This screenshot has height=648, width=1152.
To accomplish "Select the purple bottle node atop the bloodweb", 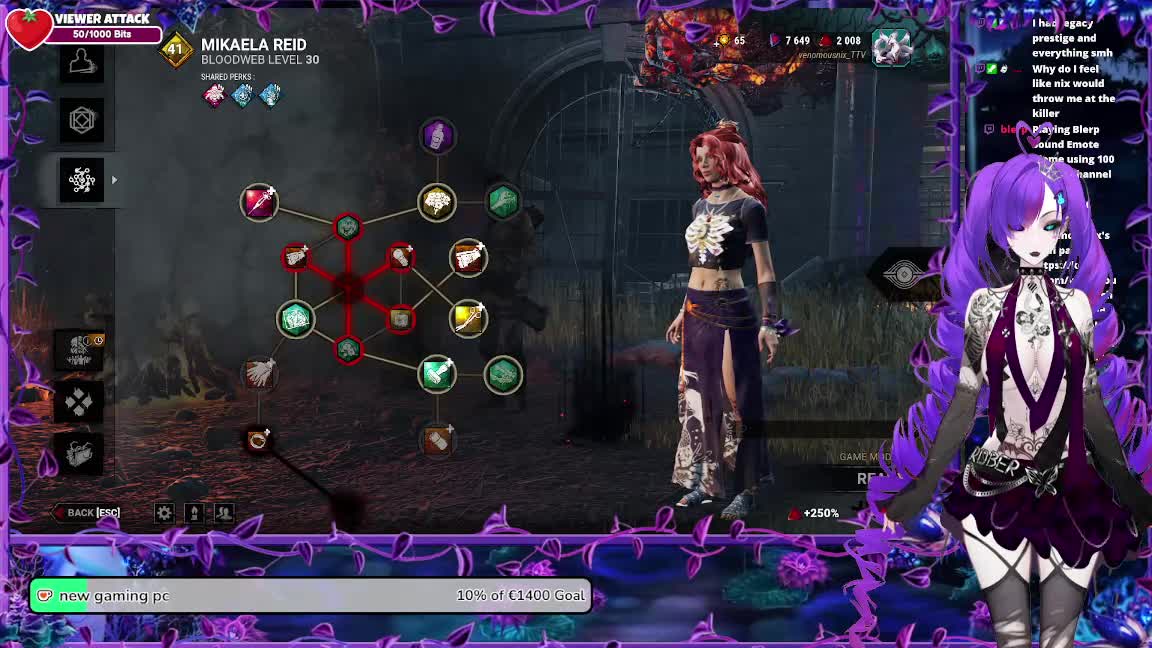I will [437, 136].
